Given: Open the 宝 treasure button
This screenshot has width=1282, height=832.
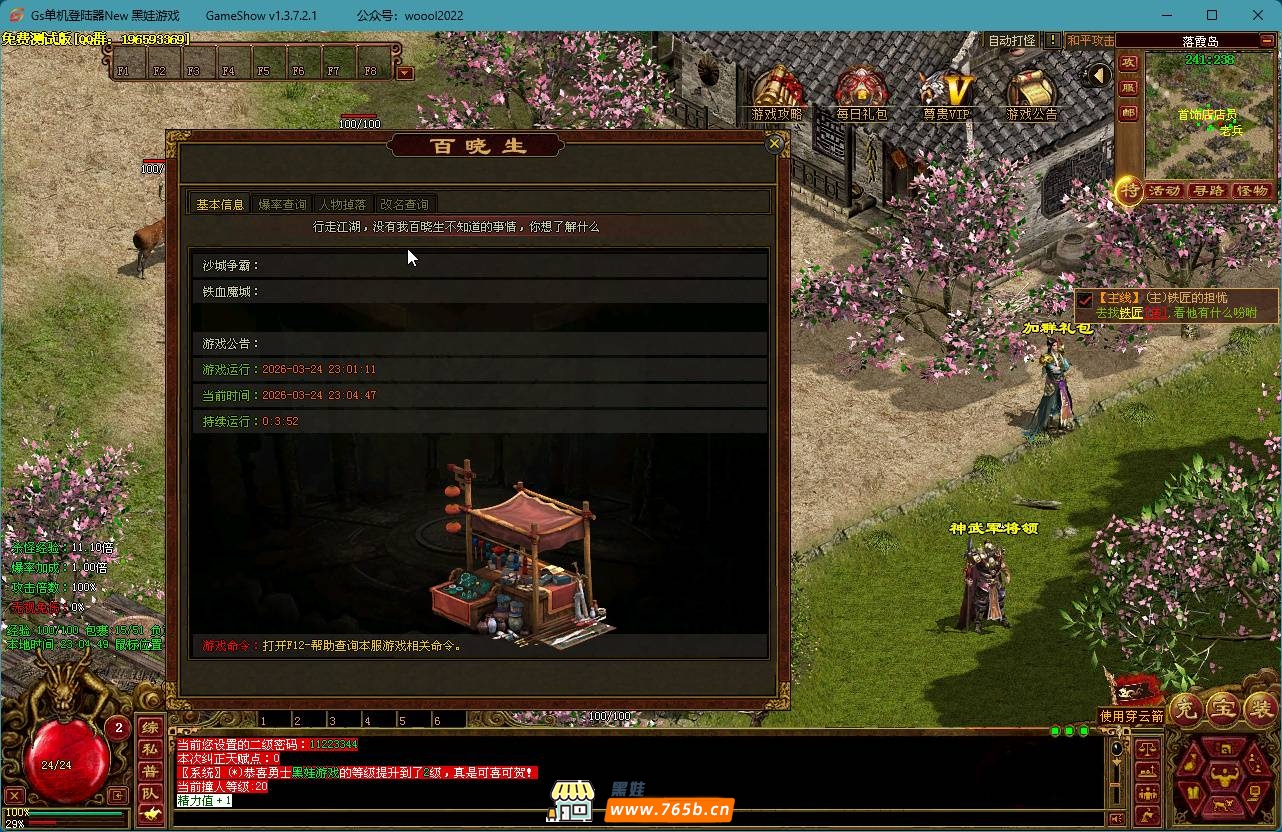Looking at the screenshot, I should pyautogui.click(x=1223, y=709).
